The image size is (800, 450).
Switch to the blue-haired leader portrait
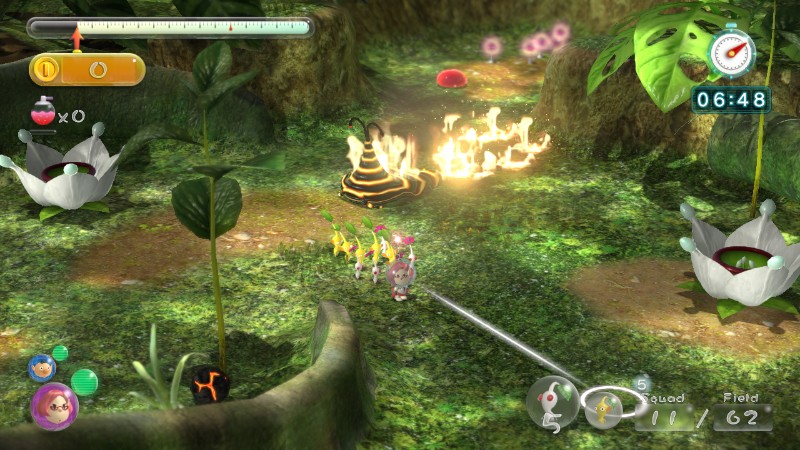41,367
